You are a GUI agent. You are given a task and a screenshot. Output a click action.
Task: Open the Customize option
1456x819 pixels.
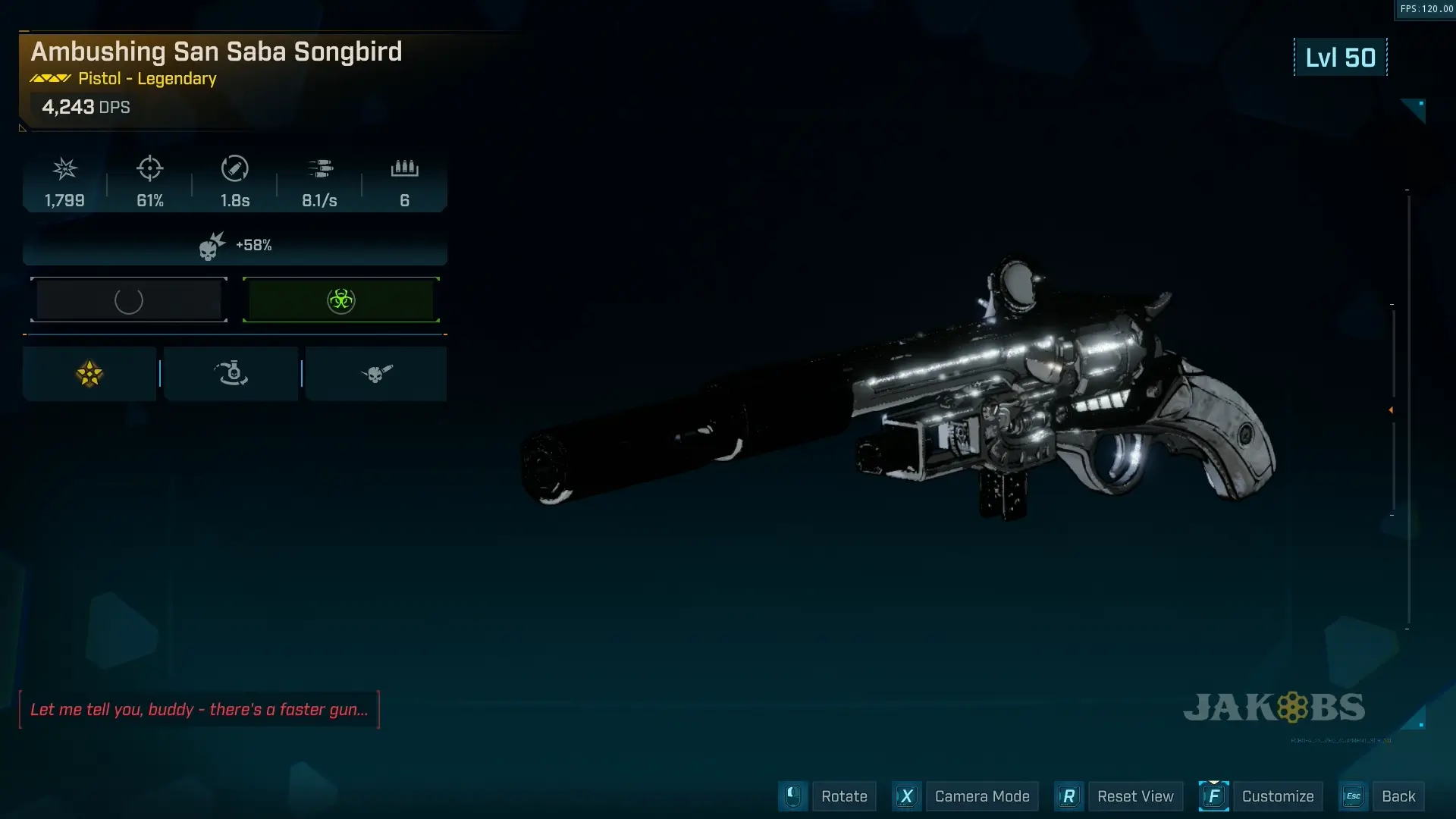click(x=1277, y=796)
